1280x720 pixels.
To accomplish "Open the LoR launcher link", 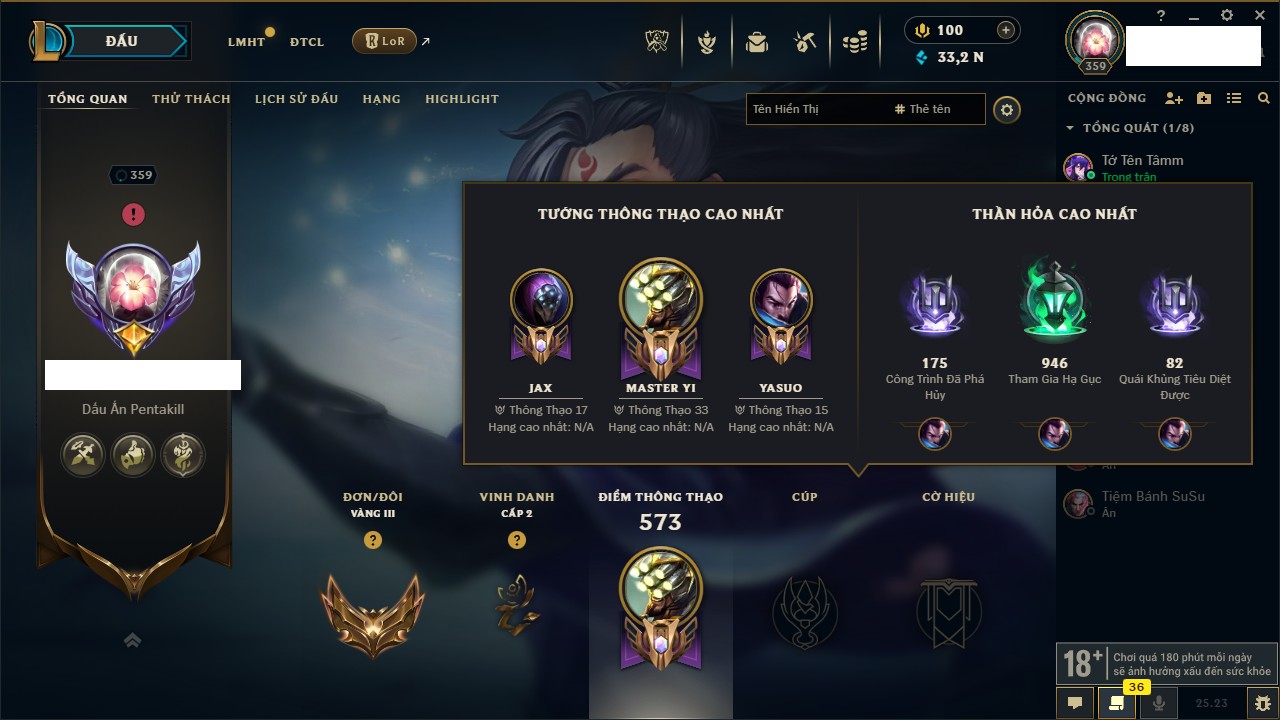I will click(384, 41).
